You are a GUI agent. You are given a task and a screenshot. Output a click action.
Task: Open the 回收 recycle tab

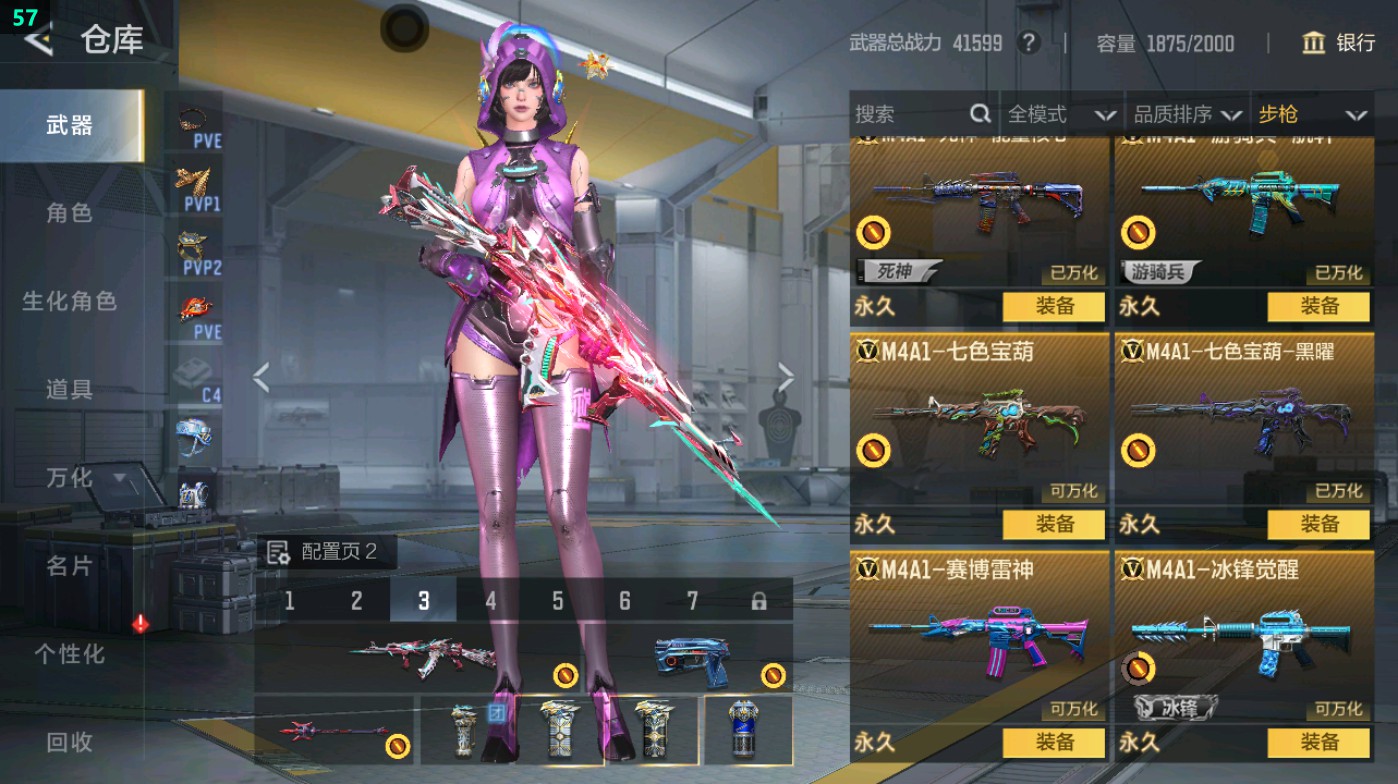point(69,742)
